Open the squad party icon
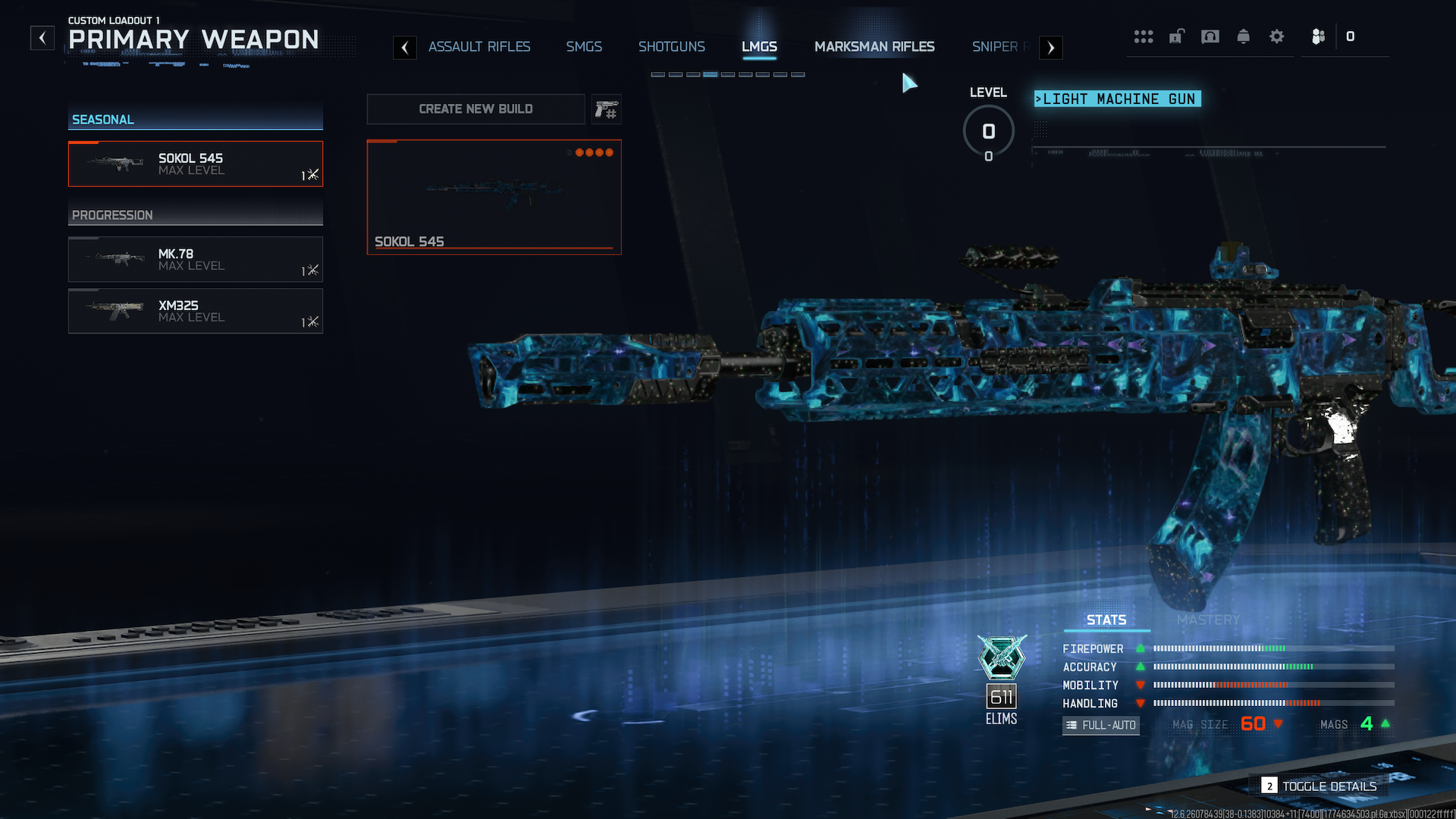Image resolution: width=1456 pixels, height=819 pixels. [1318, 36]
